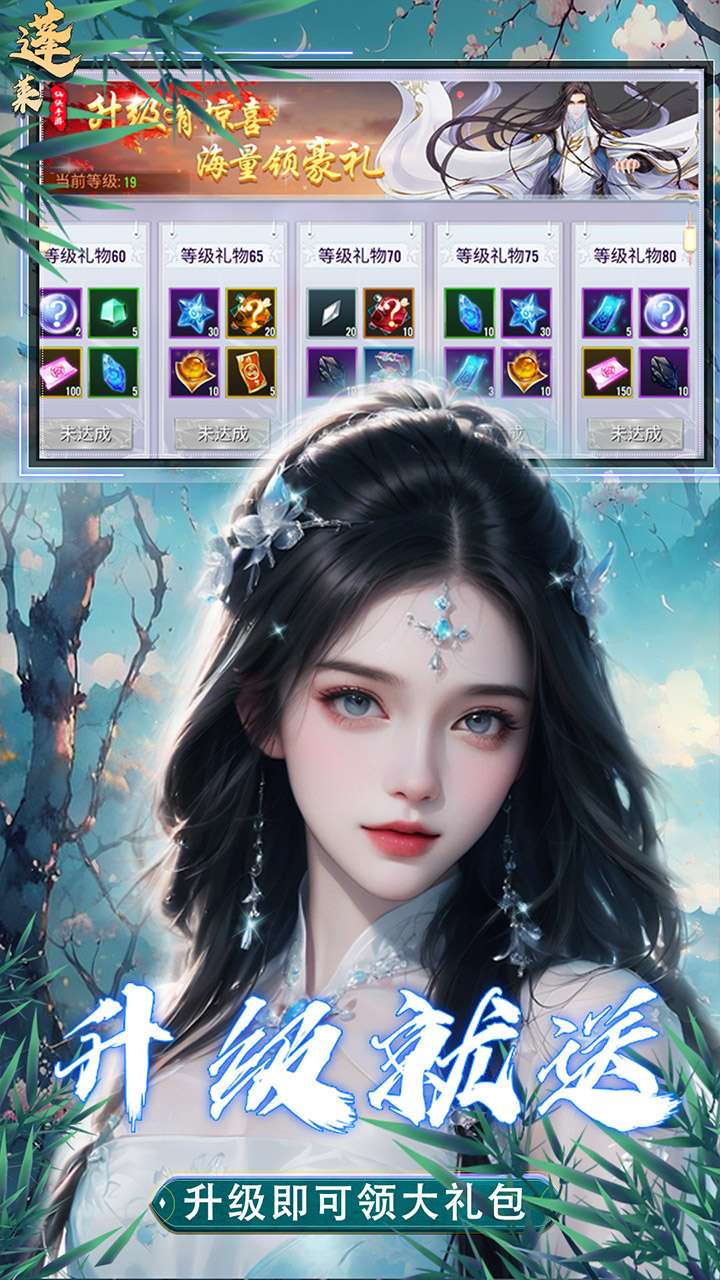Viewport: 720px width, 1280px height.
Task: Select the blue star item in 等级礼物75
Action: pyautogui.click(x=525, y=312)
